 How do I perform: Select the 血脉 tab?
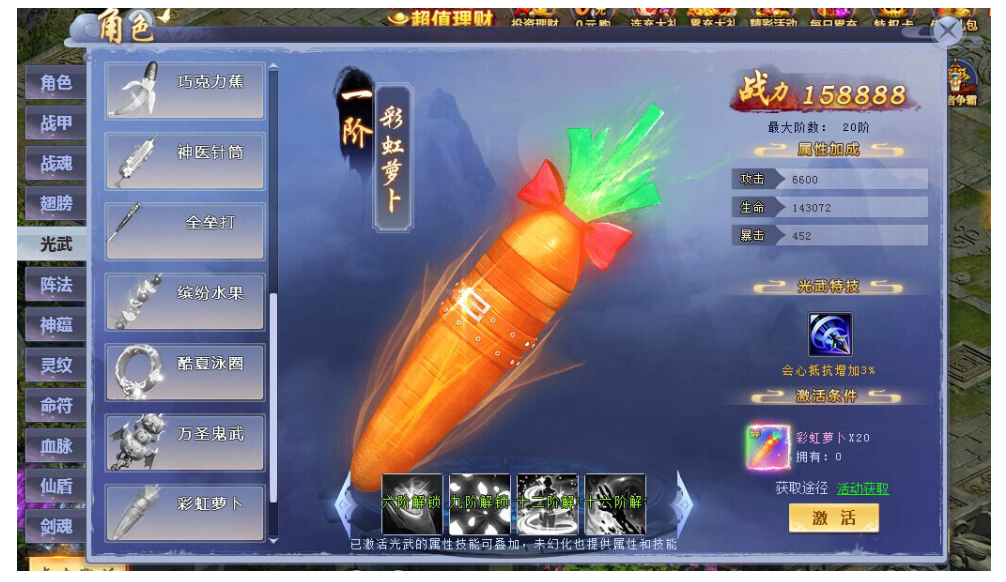pyautogui.click(x=56, y=446)
